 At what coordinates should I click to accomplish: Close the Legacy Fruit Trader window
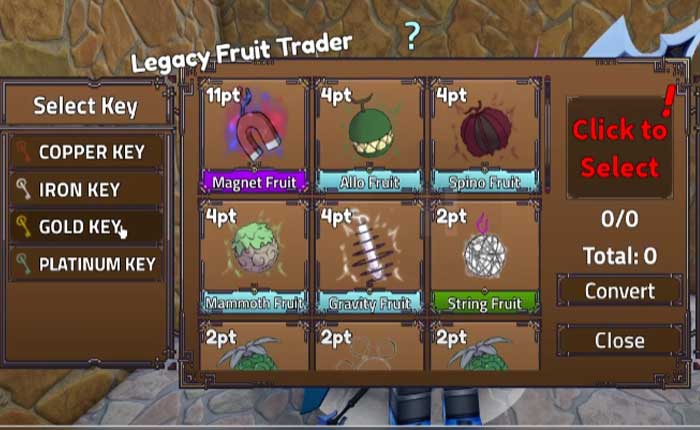click(x=620, y=340)
